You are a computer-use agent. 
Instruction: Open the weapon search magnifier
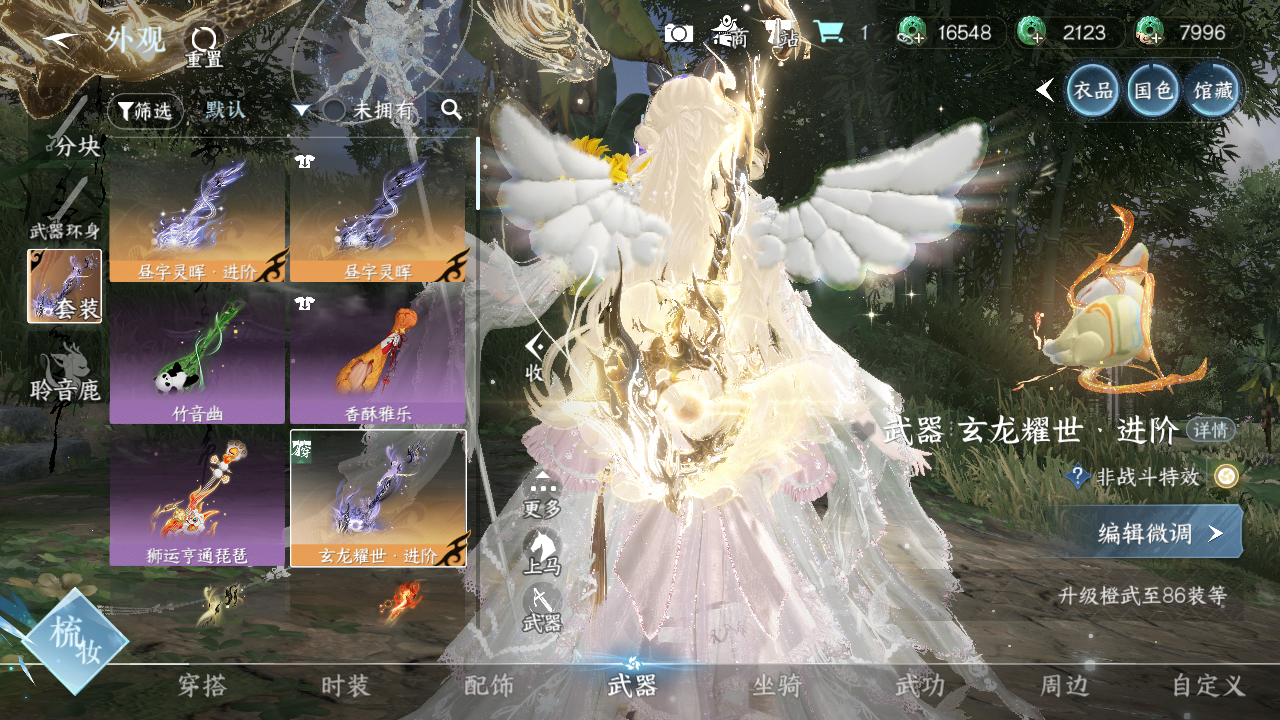(x=452, y=110)
